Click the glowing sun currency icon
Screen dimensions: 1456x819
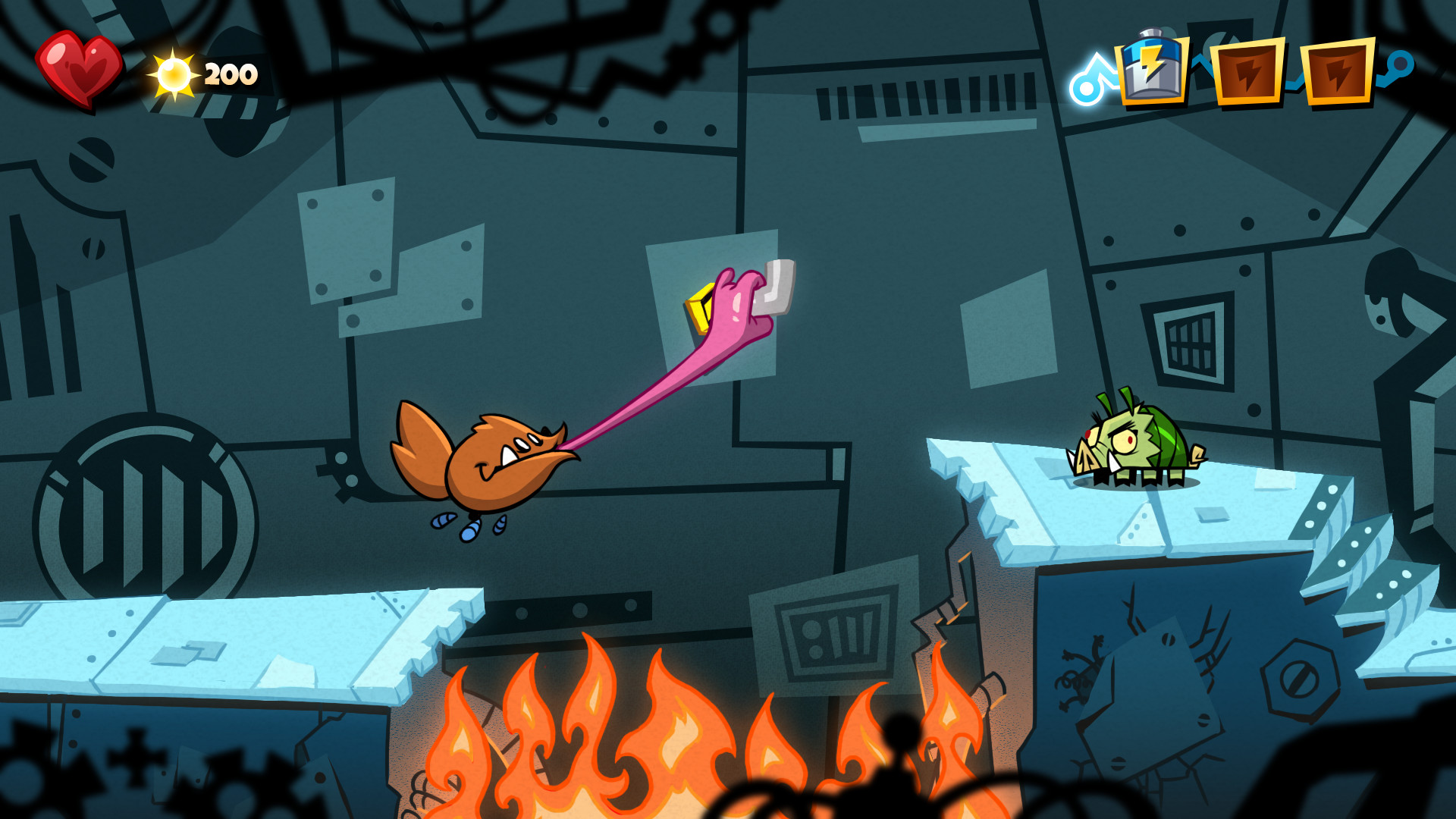(174, 74)
